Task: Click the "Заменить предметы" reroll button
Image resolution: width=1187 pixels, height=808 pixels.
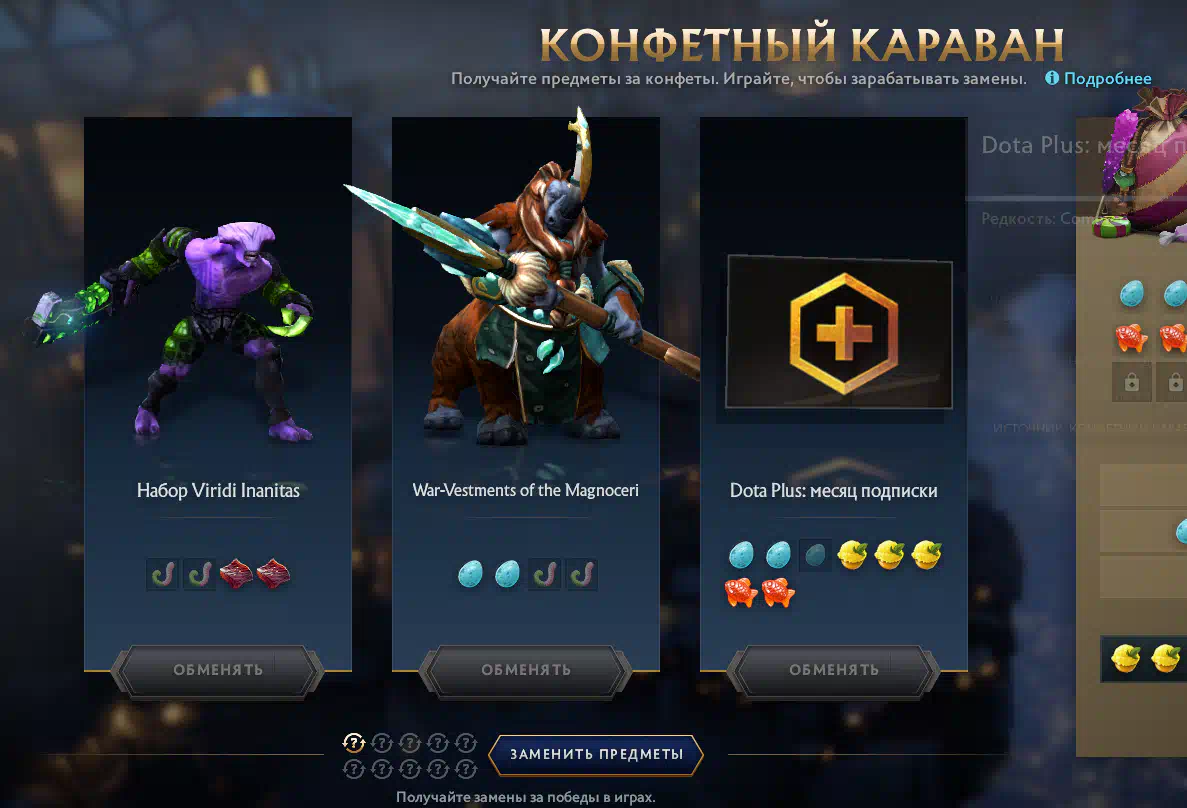Action: tap(596, 755)
